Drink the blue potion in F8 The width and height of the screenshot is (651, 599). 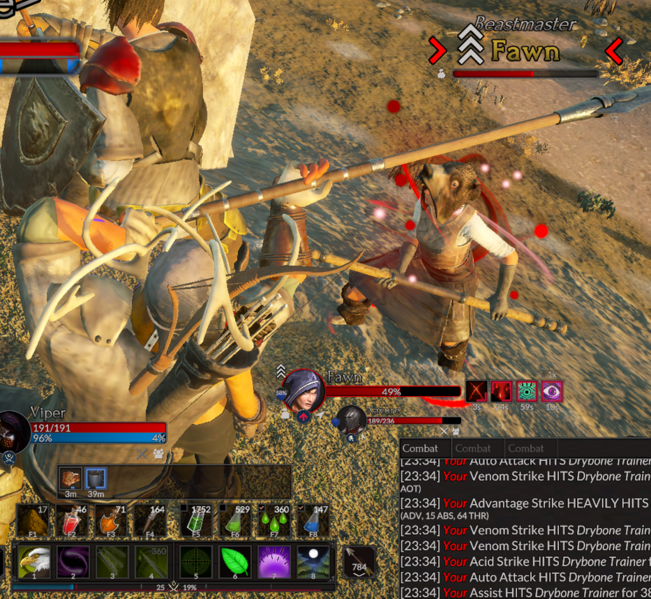[313, 522]
